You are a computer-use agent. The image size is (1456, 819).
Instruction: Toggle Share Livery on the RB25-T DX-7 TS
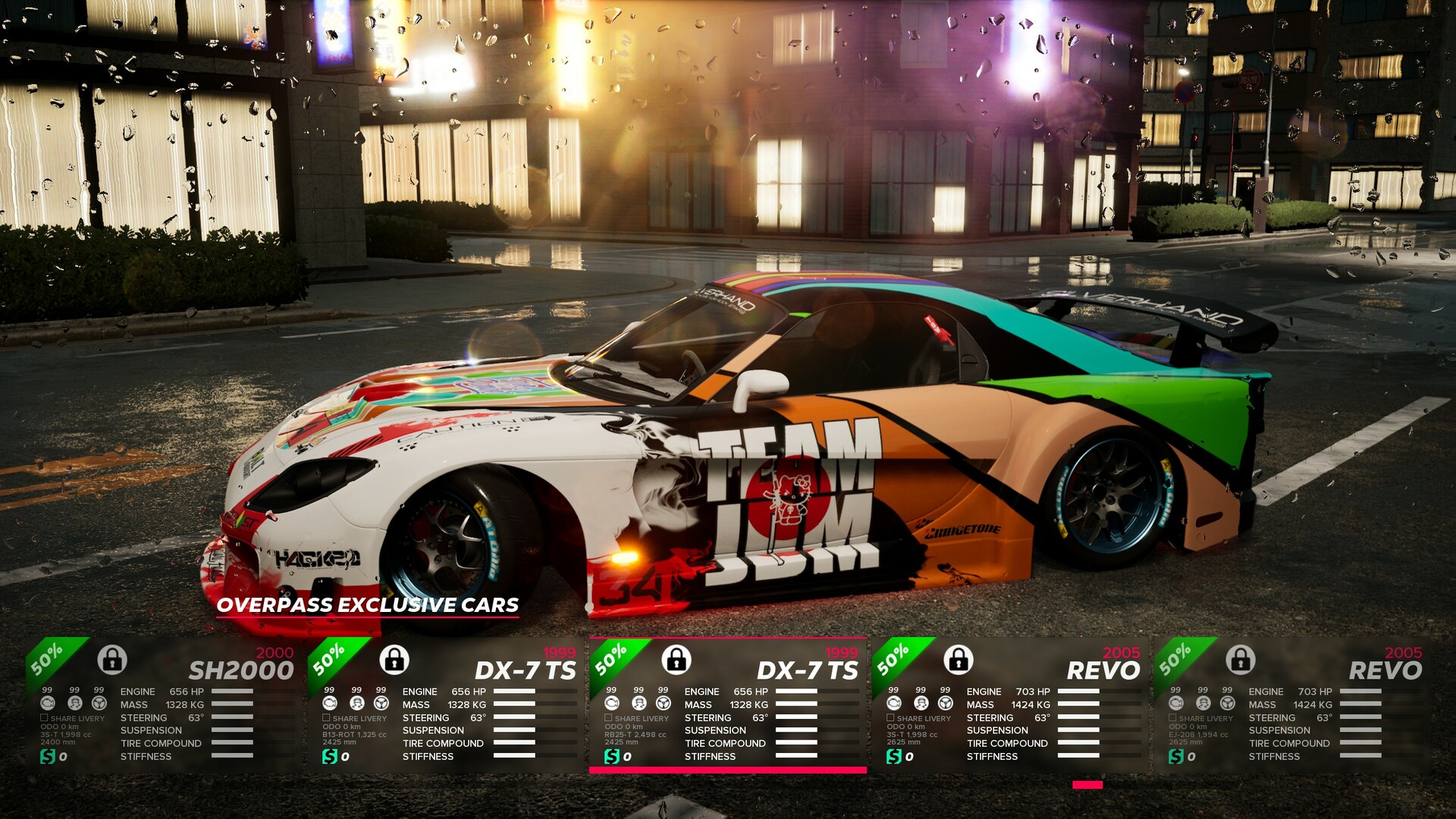608,717
